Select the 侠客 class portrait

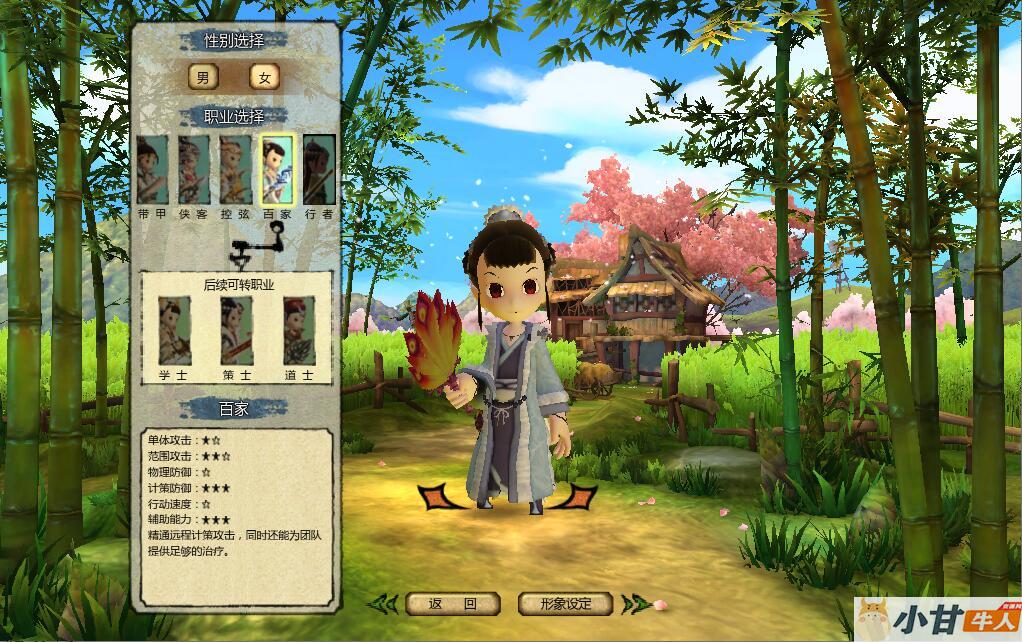point(194,169)
